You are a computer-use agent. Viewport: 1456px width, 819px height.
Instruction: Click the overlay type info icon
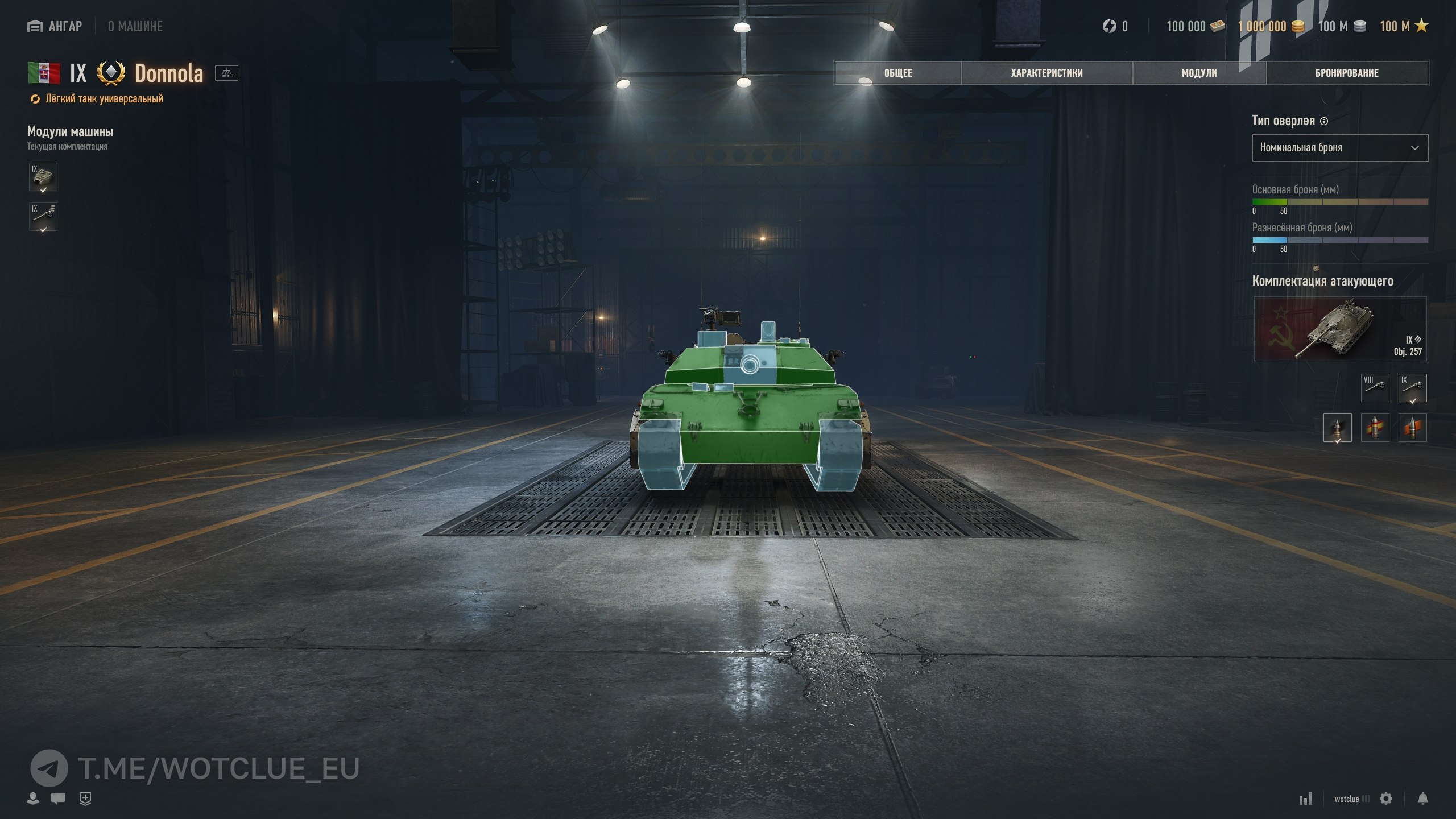[x=1323, y=121]
